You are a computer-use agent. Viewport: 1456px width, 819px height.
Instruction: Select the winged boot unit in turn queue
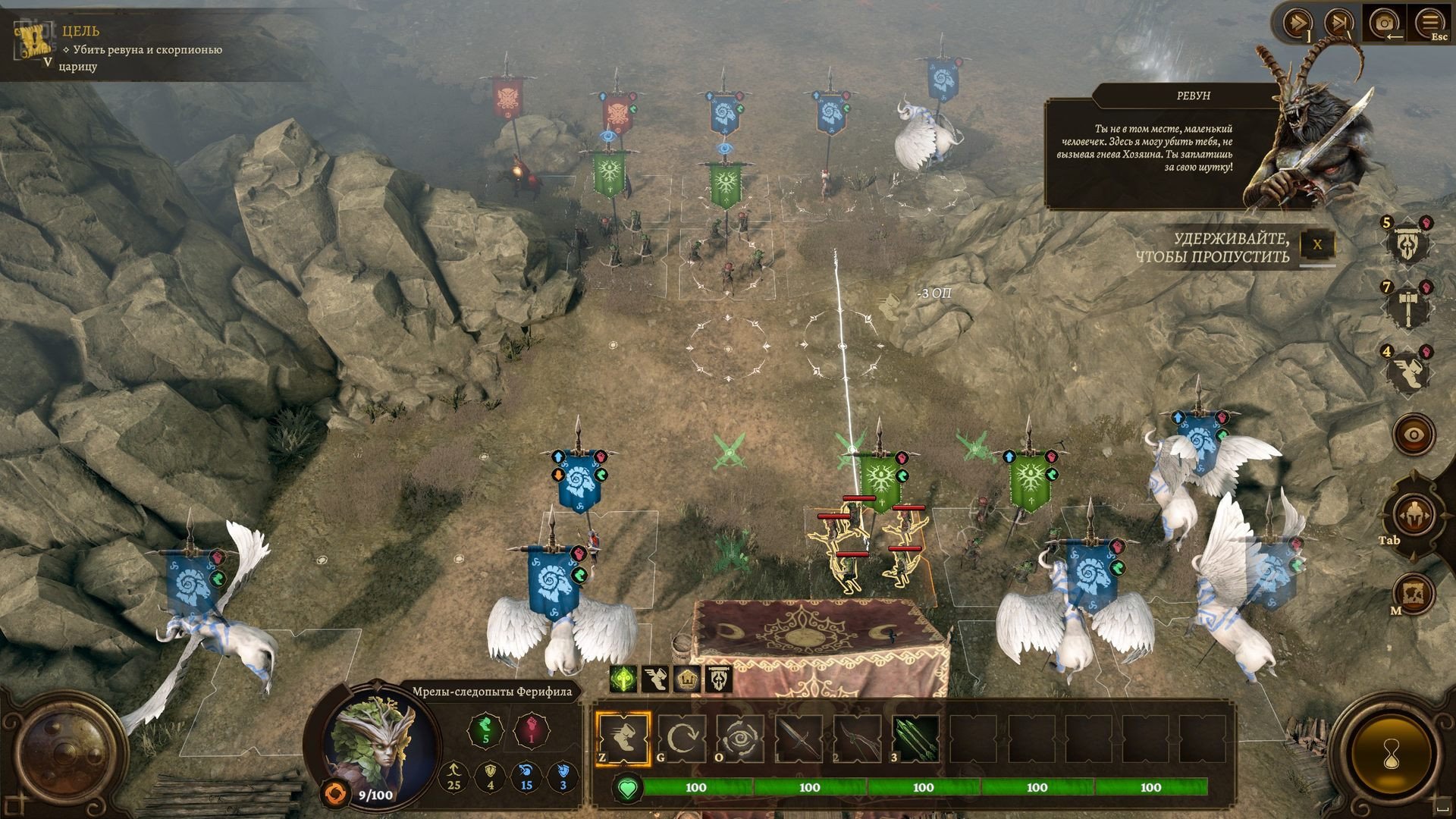[x=1409, y=372]
